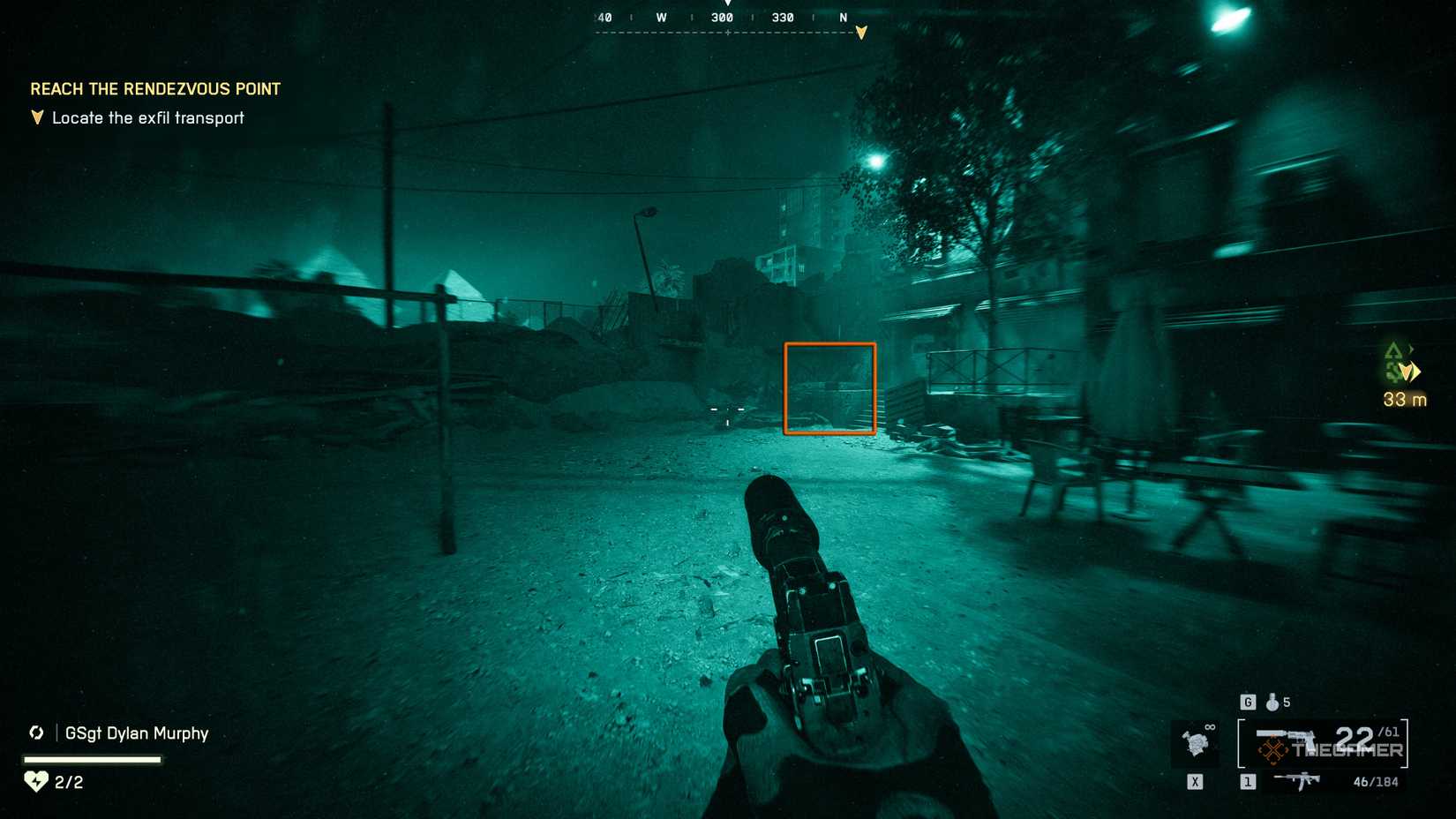1456x819 pixels.
Task: Select the scoped rifle icon beside 46/184
Action: pyautogui.click(x=1299, y=781)
